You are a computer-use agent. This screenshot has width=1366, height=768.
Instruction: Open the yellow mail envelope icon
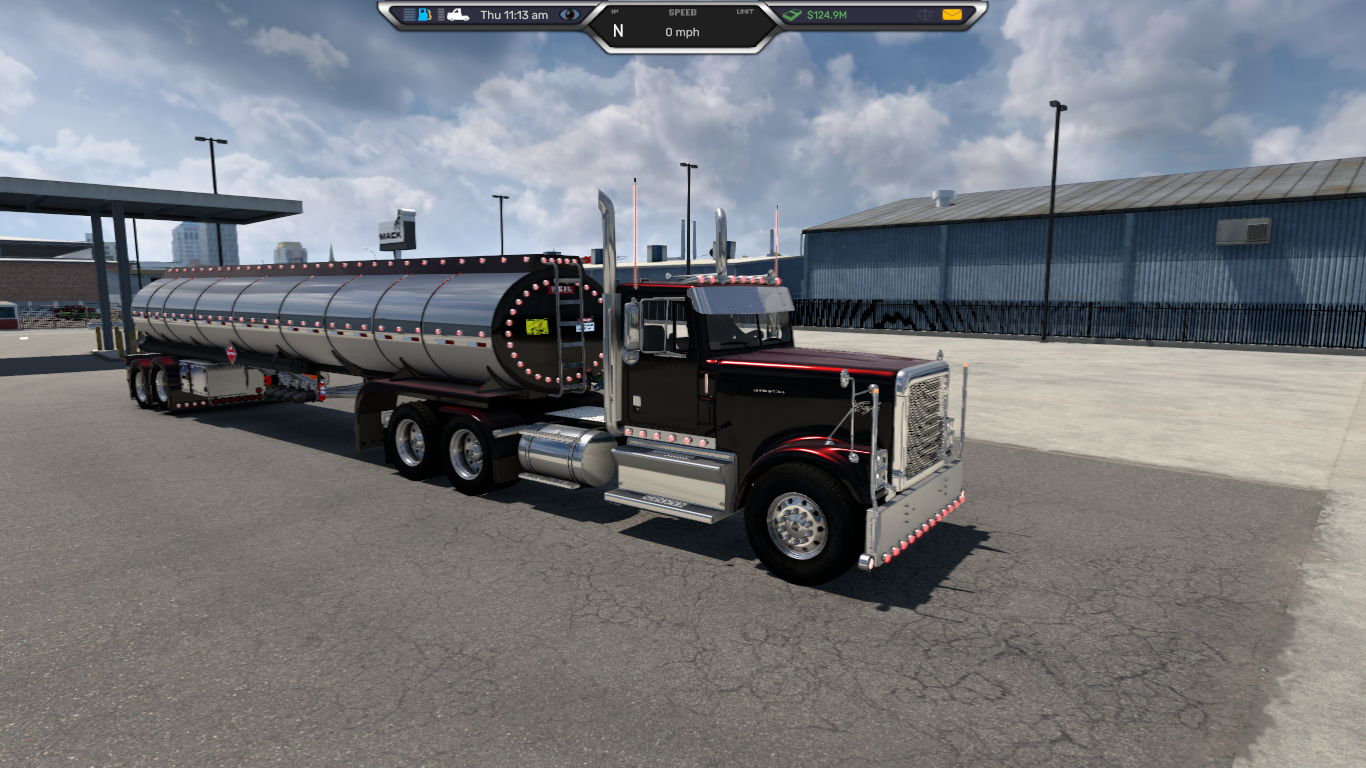951,15
